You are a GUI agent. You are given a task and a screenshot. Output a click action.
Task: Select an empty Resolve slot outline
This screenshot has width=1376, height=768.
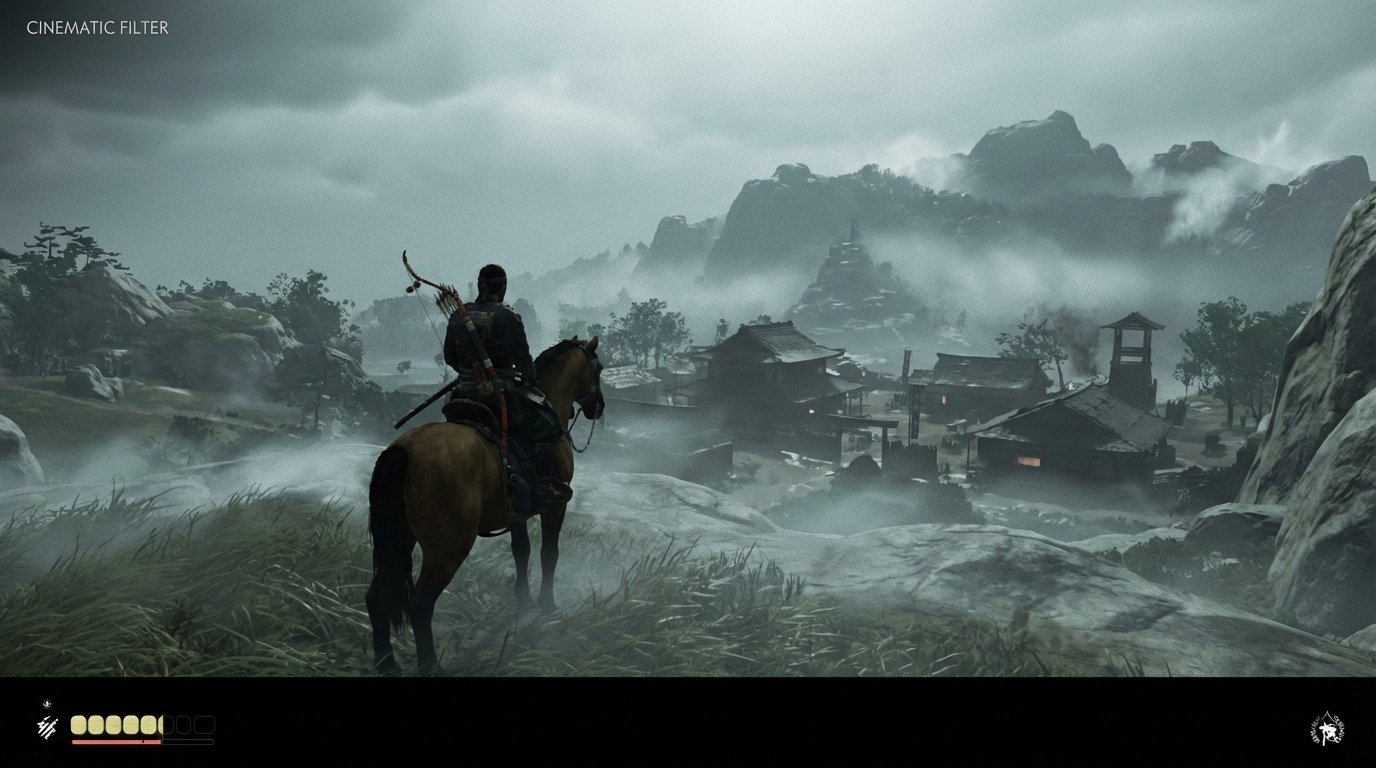[x=184, y=724]
